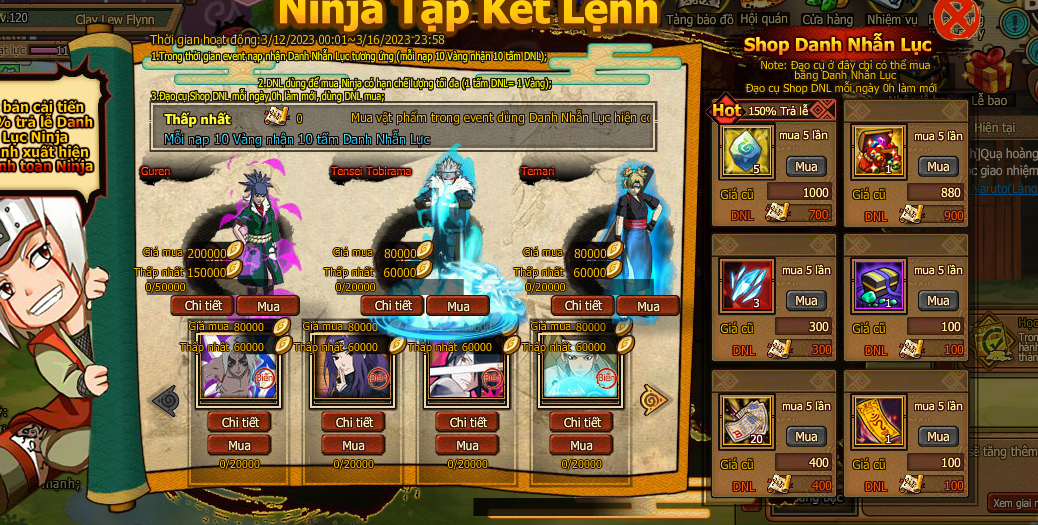Show Temari's Chi tiết details
The image size is (1038, 525).
(583, 305)
